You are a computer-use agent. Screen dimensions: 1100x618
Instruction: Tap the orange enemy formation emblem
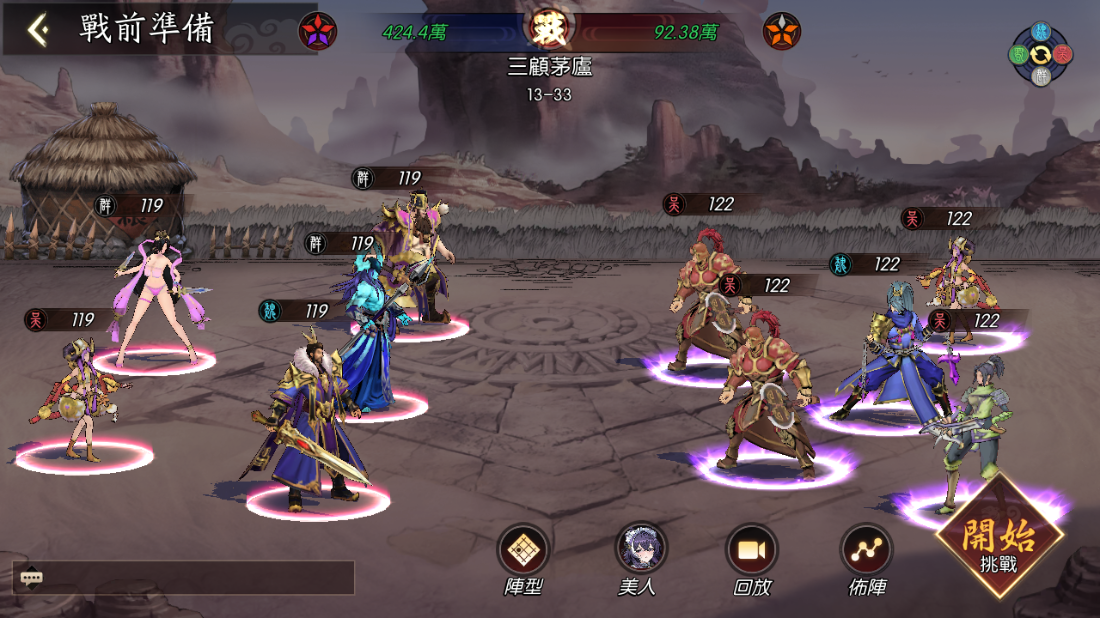[781, 32]
